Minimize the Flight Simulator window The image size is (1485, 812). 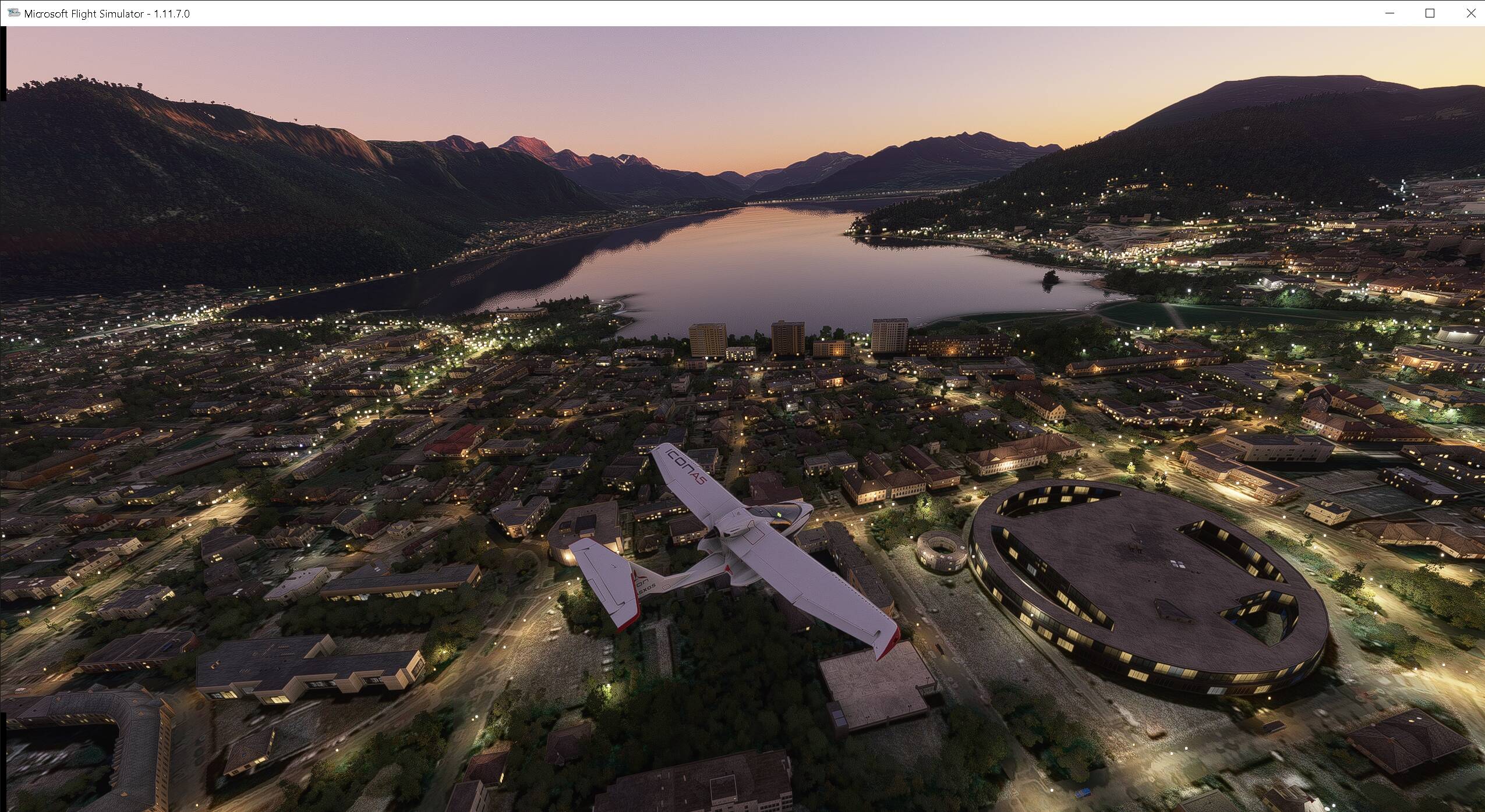pyautogui.click(x=1389, y=13)
